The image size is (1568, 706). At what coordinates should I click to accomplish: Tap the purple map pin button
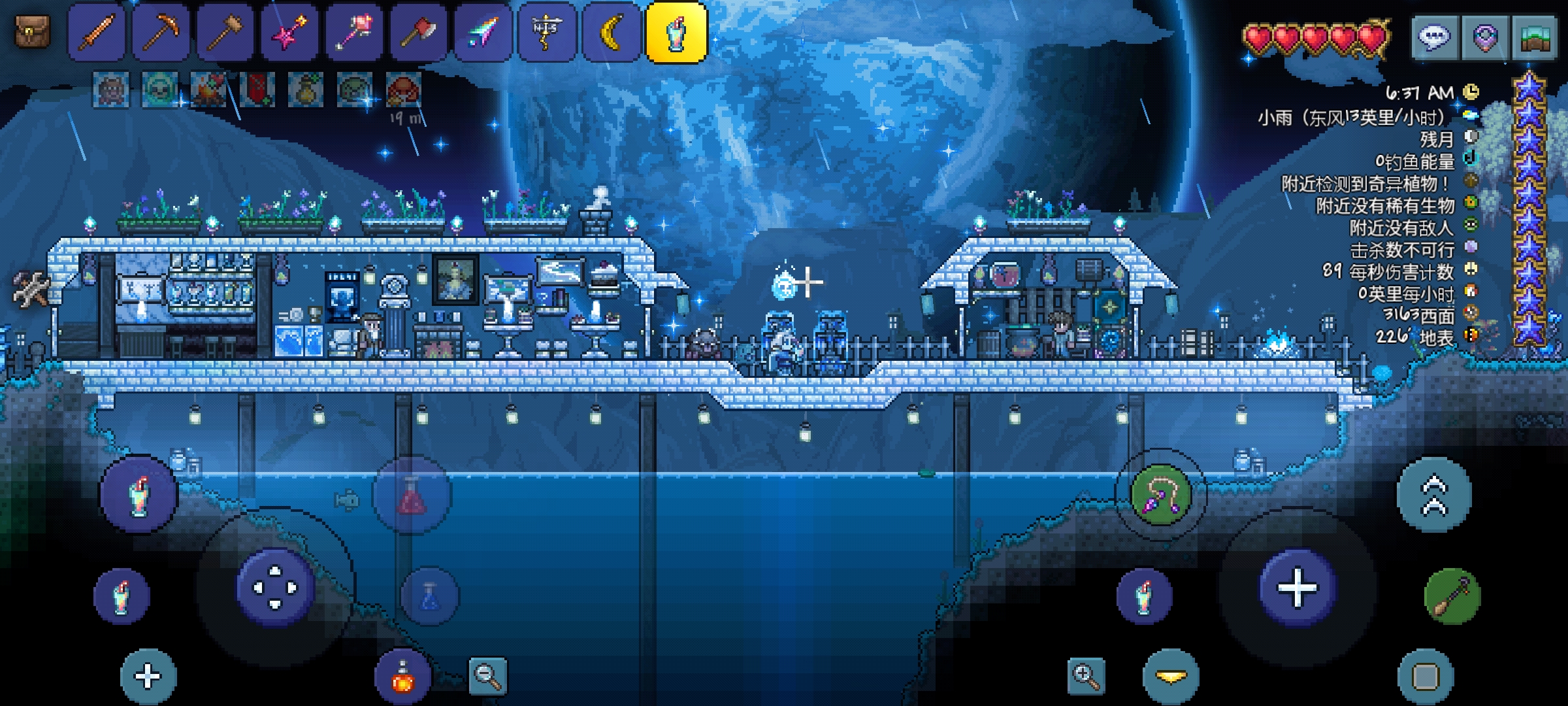pyautogui.click(x=1484, y=38)
